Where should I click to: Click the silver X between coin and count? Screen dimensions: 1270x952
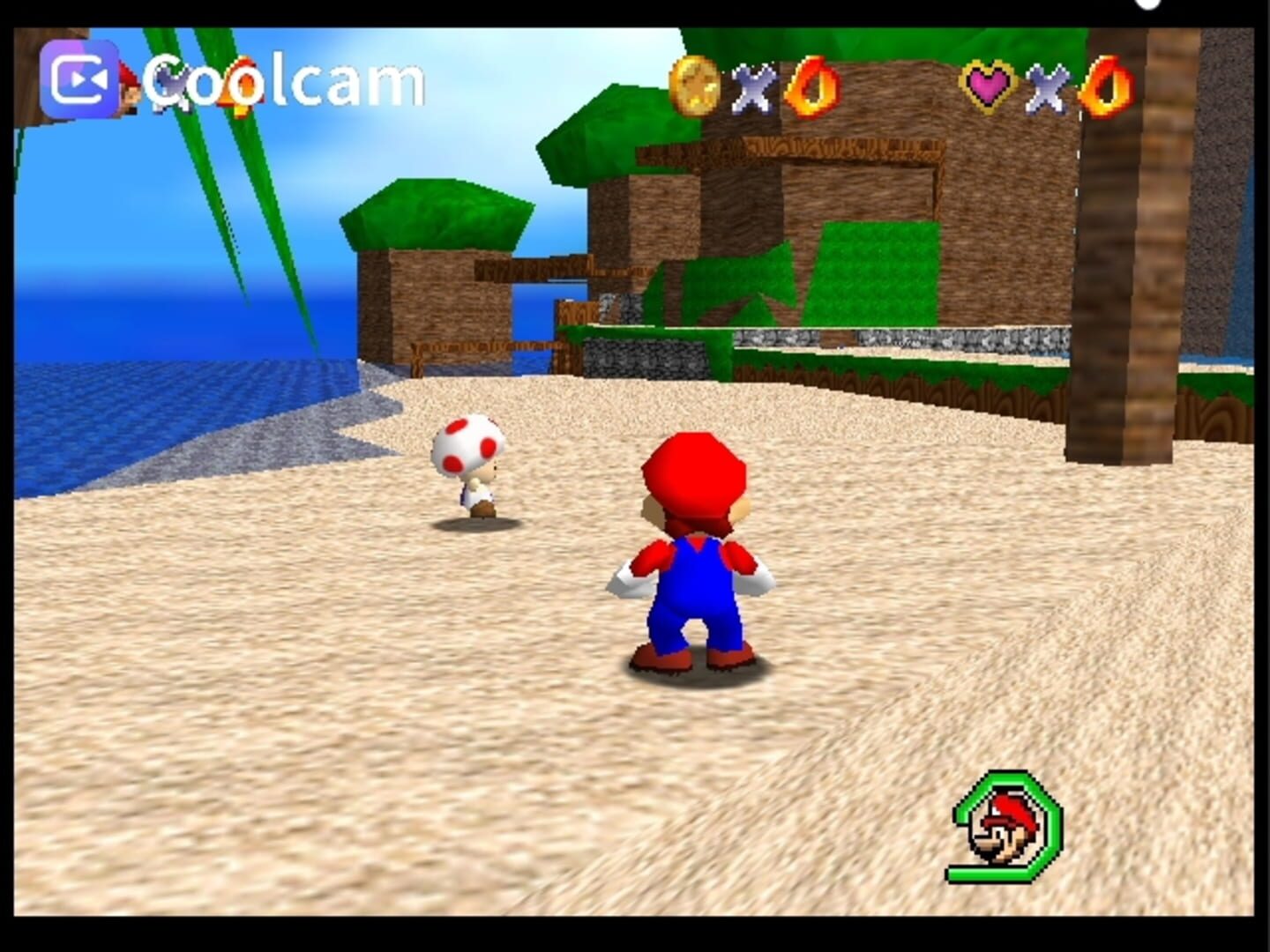(752, 88)
